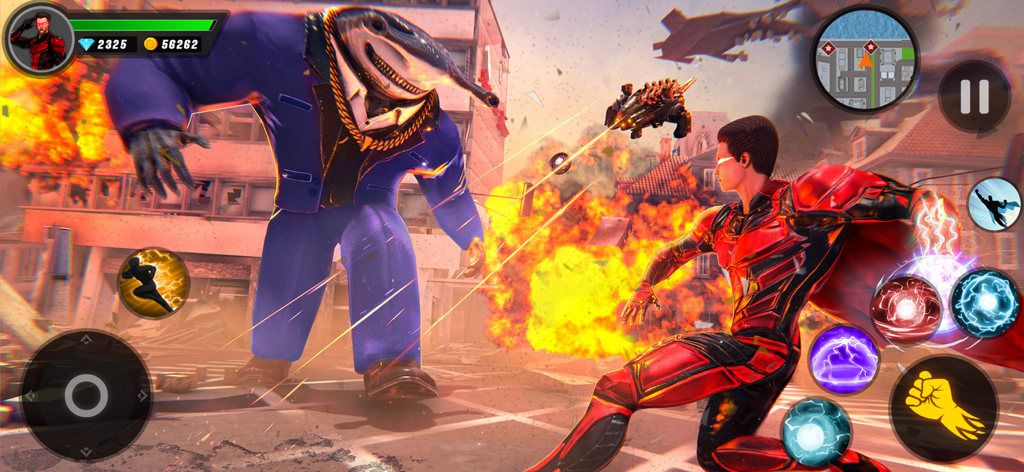The image size is (1024, 472).
Task: Click the virtual movement joystick
Action: tap(86, 395)
